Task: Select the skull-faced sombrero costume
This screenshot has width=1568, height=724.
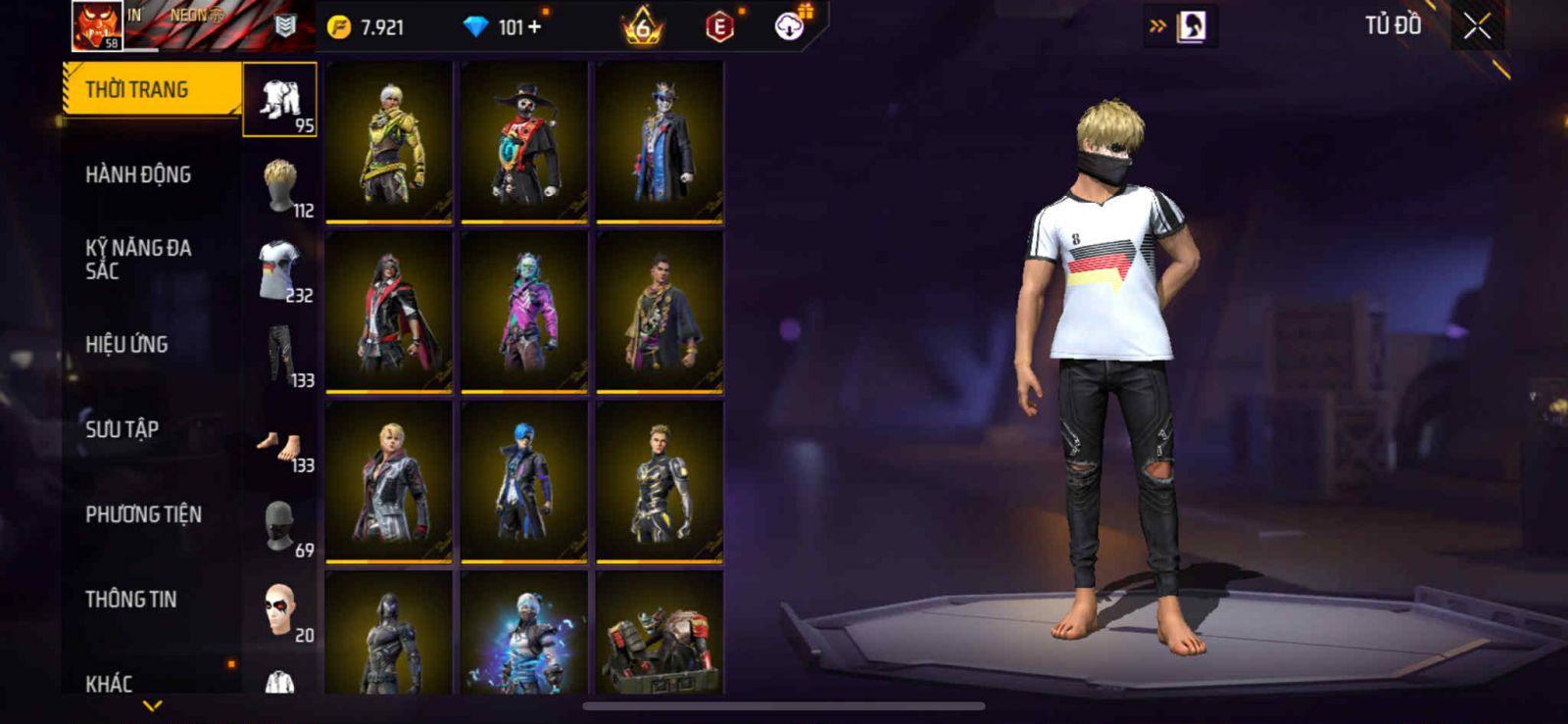Action: (x=524, y=142)
